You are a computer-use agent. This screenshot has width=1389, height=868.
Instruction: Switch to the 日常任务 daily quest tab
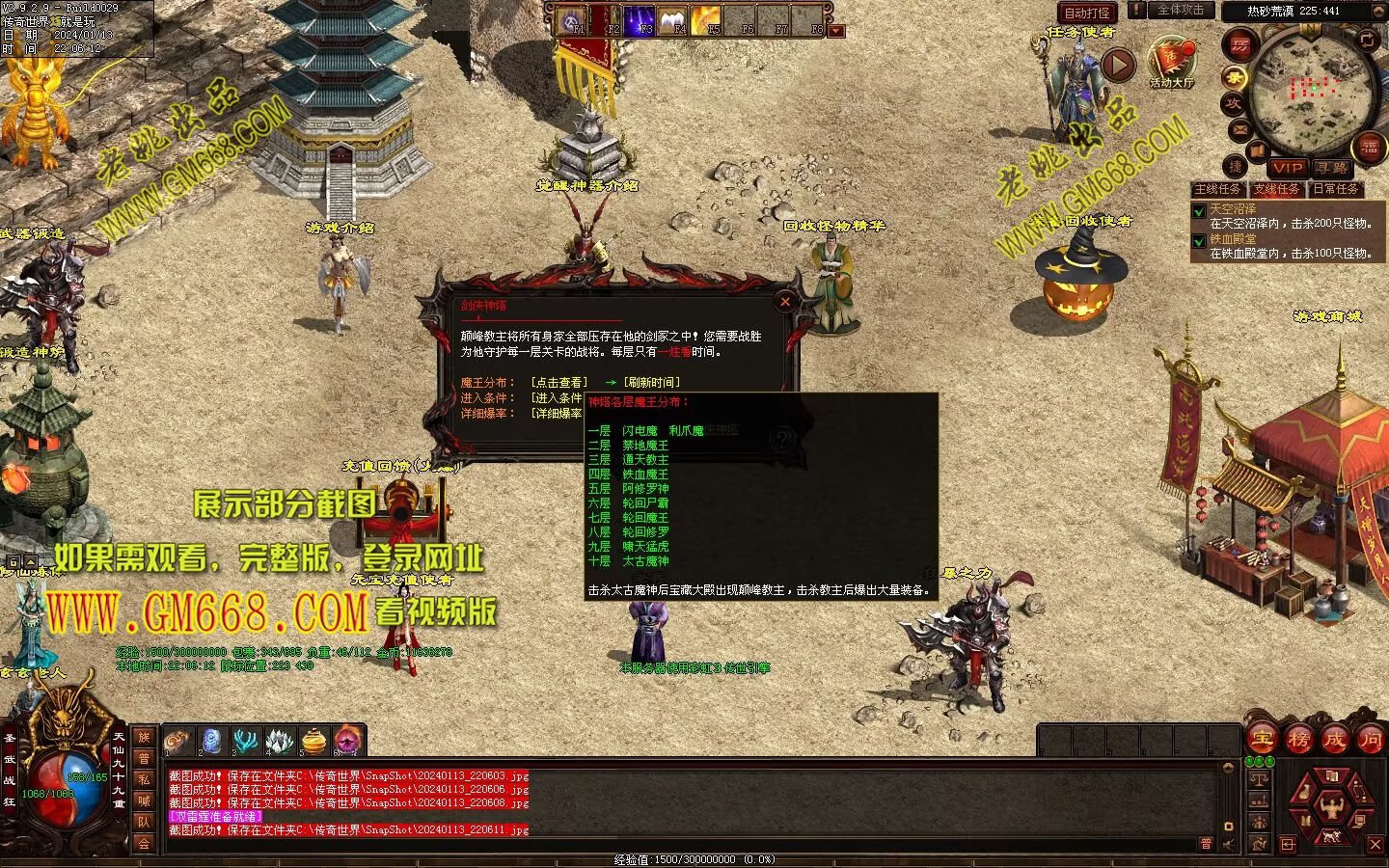pos(1335,189)
